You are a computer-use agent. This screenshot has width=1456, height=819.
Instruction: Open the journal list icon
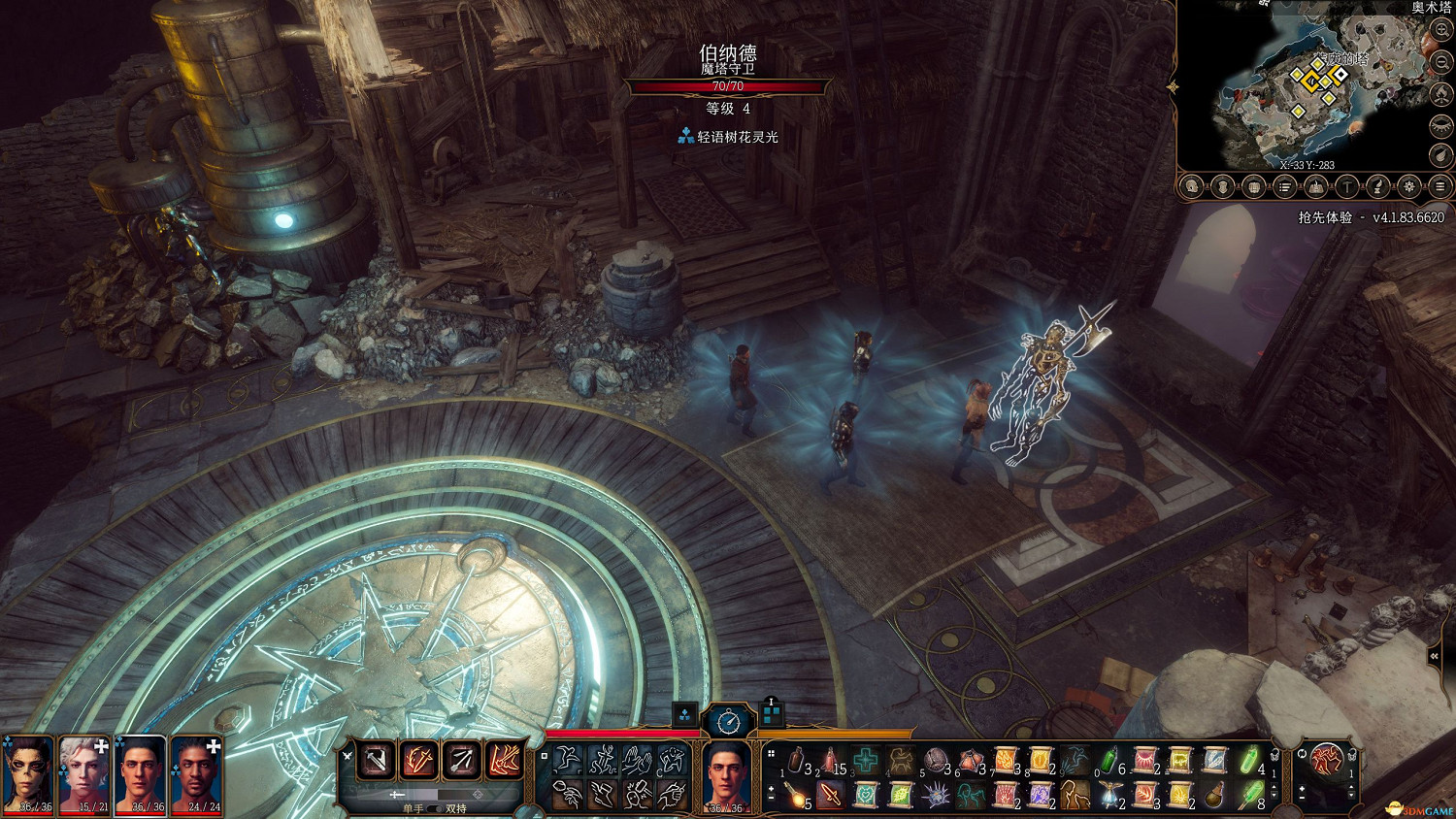point(1284,186)
